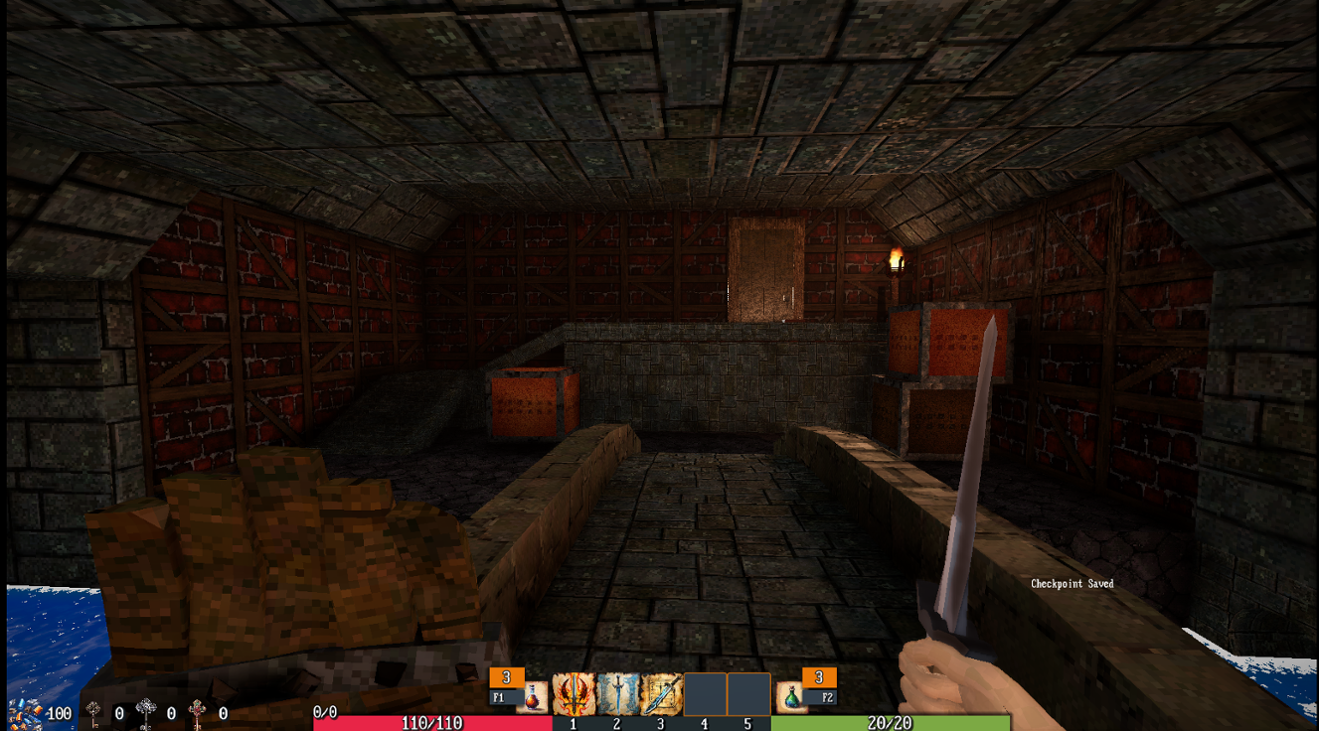Click the orange quantity badge above the F1 potion

click(506, 677)
